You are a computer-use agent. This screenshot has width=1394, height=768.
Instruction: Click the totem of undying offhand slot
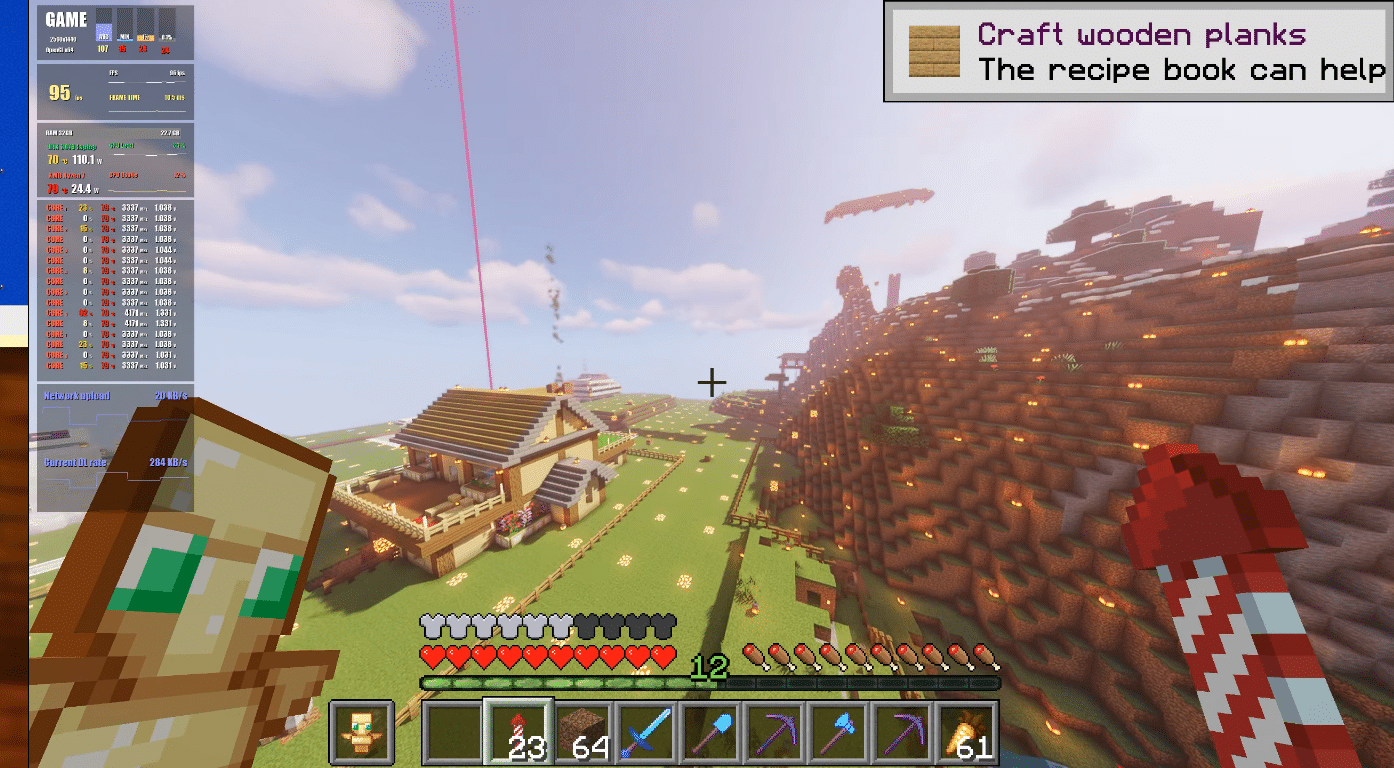[361, 732]
